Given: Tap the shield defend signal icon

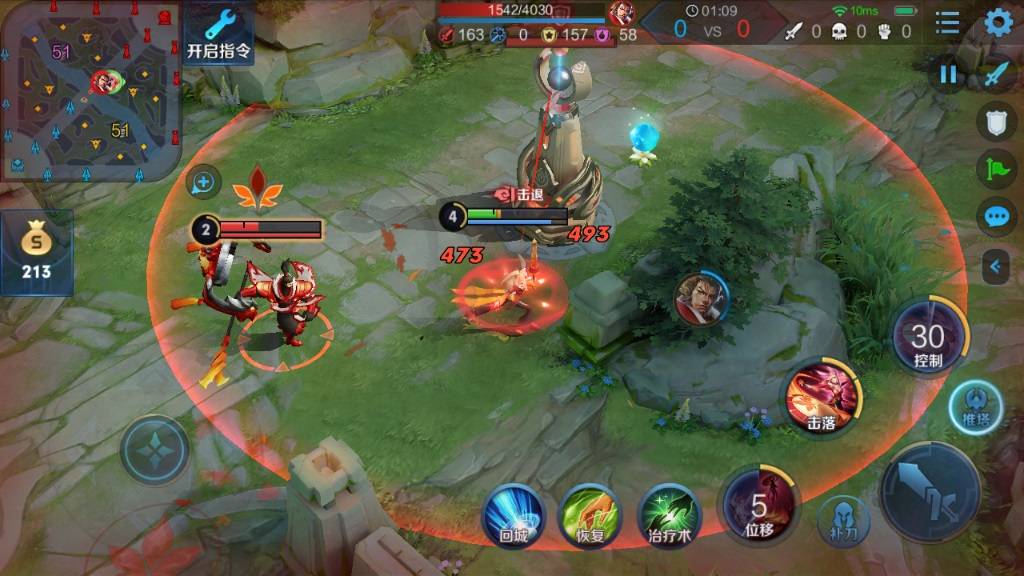Looking at the screenshot, I should click(996, 121).
